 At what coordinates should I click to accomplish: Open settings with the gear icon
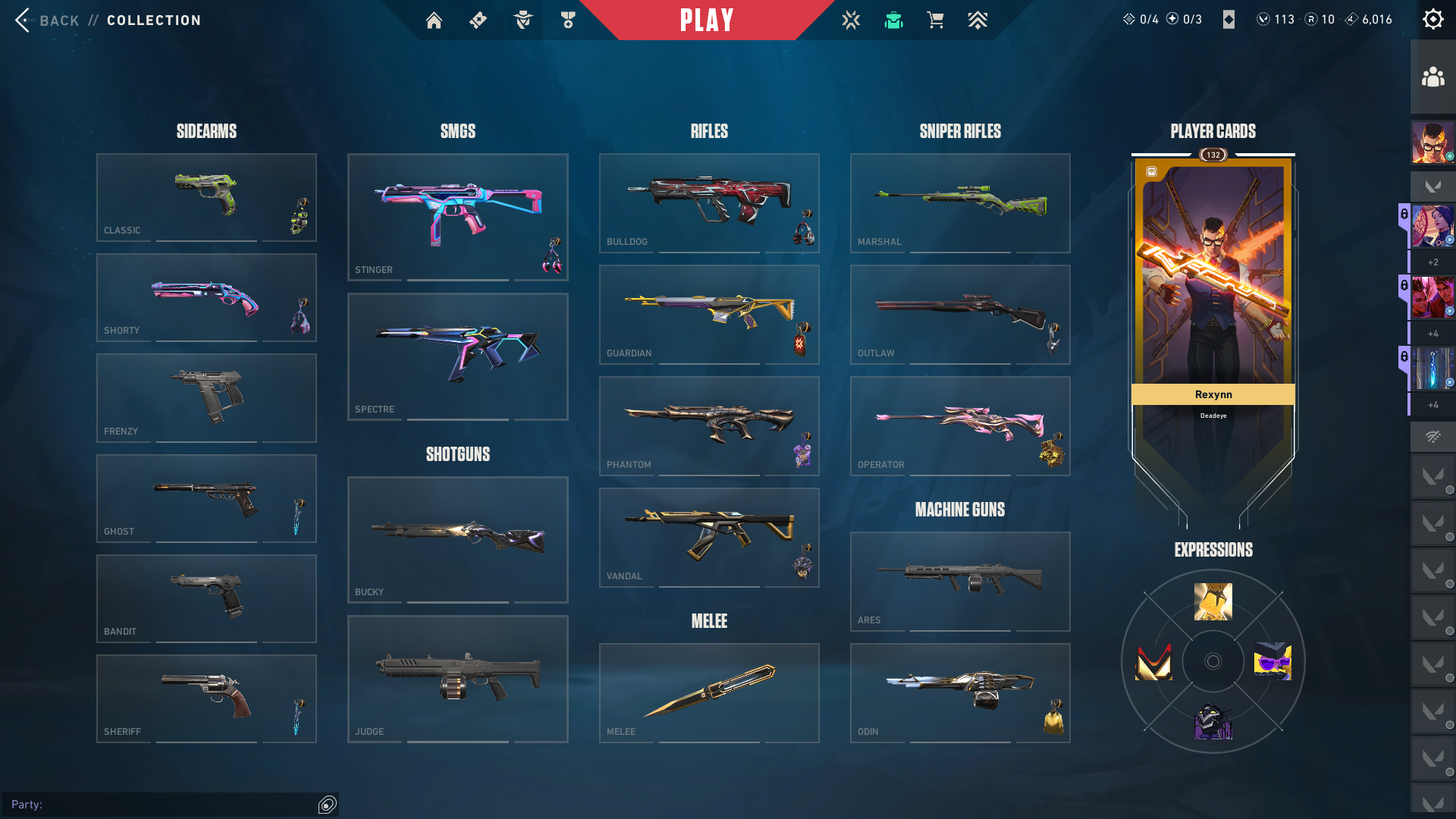tap(1432, 20)
